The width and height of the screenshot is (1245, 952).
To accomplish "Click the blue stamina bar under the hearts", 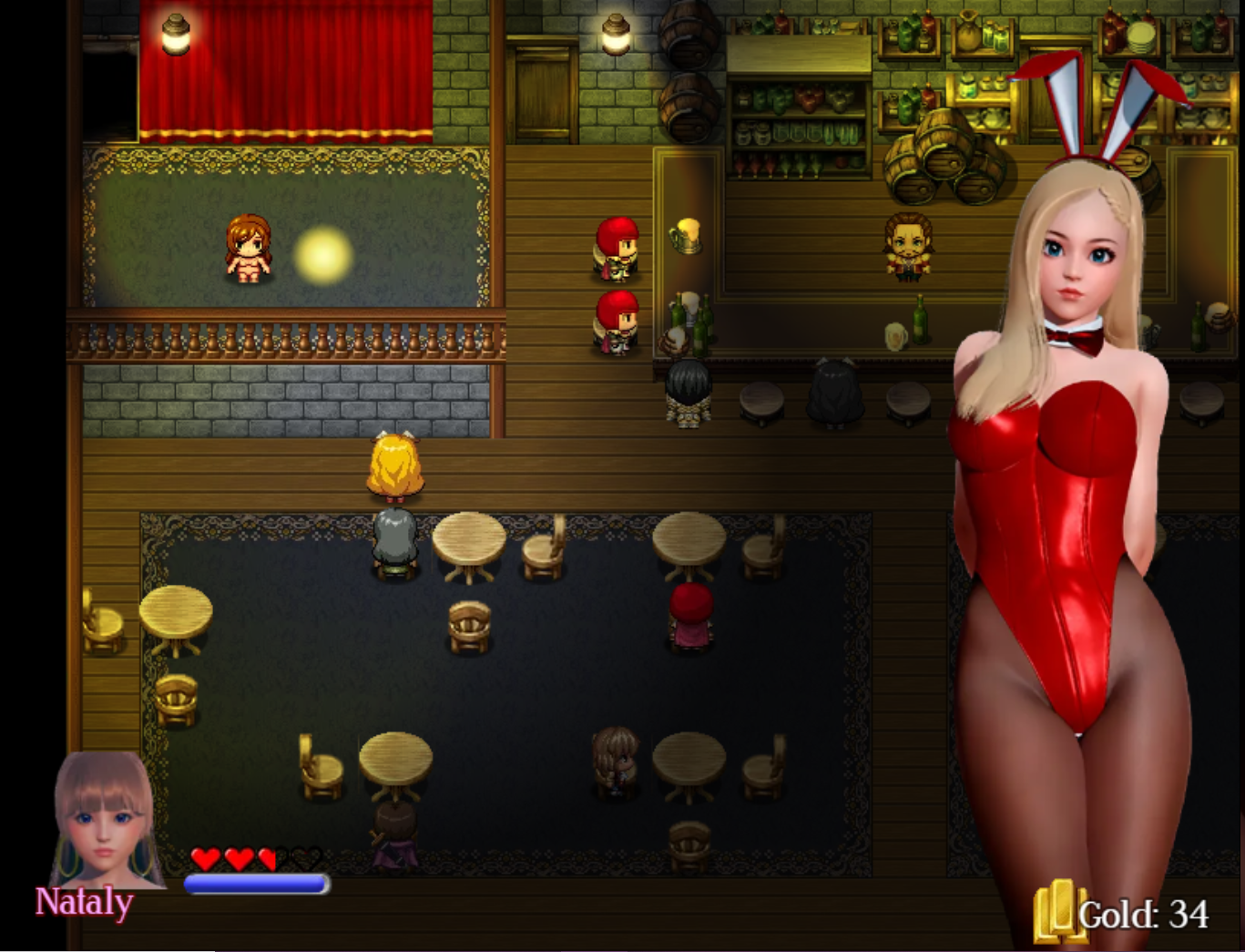I will [x=255, y=883].
